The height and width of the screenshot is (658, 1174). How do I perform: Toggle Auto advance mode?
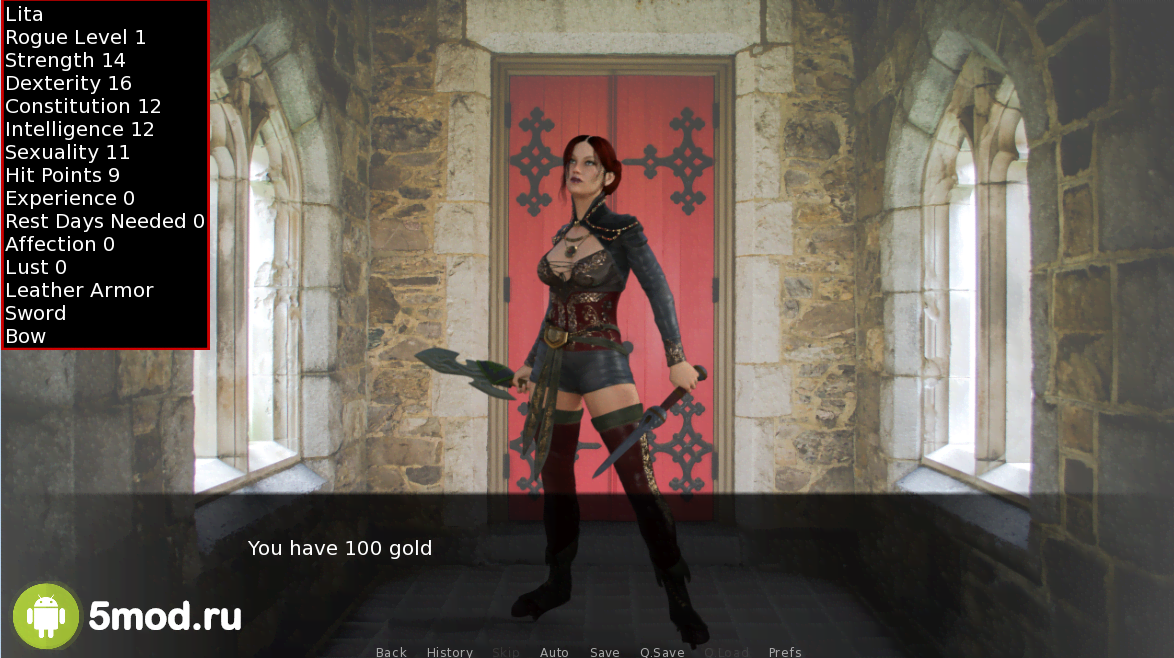554,652
